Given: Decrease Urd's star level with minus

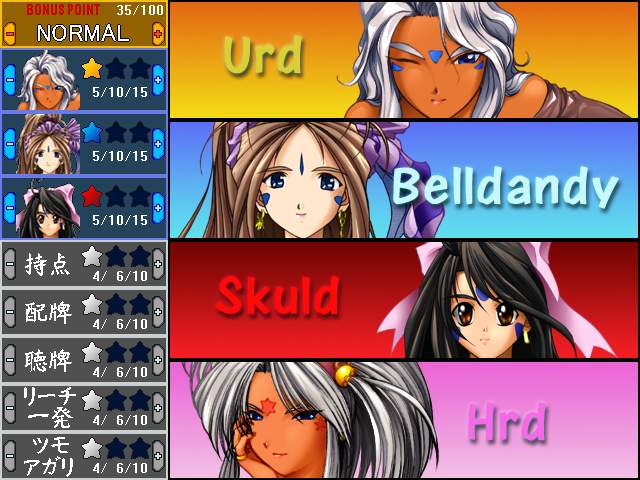Looking at the screenshot, I should point(9,80).
